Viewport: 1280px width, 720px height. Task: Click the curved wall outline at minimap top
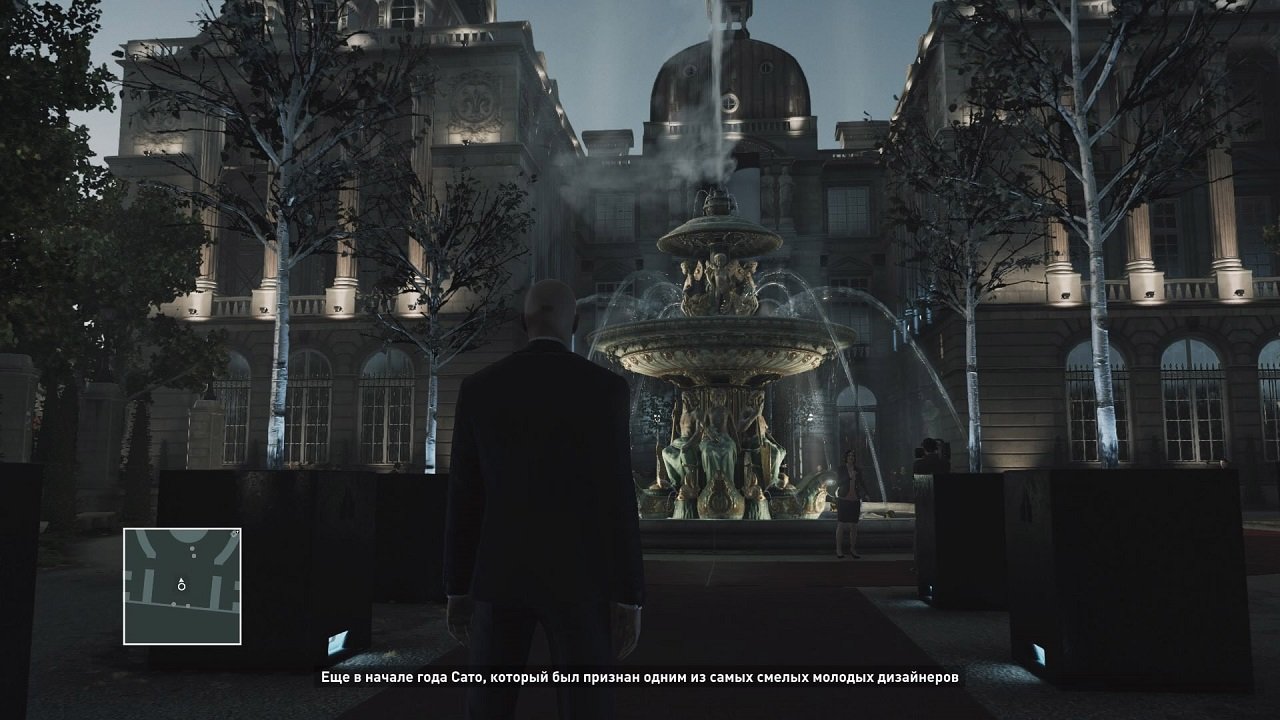coord(189,535)
